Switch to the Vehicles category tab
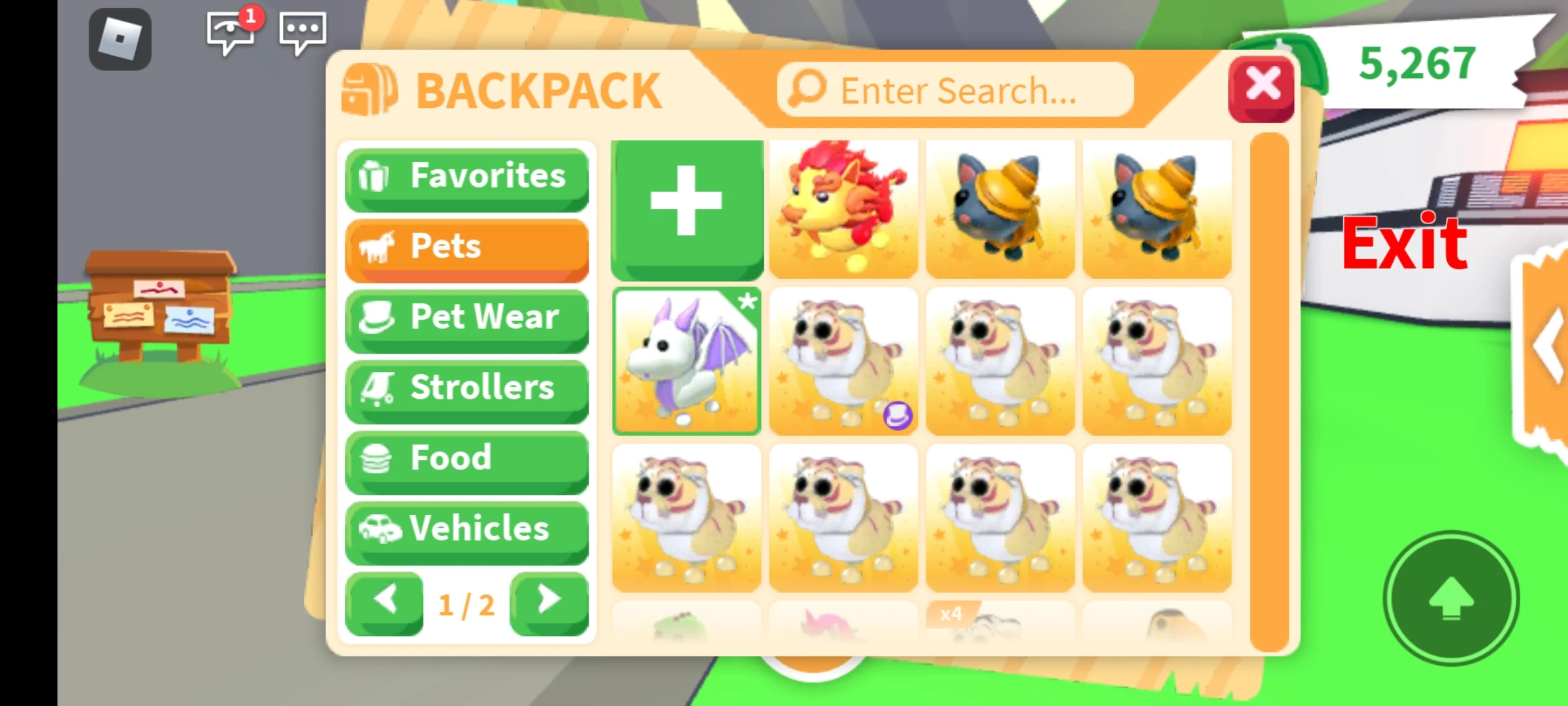 tap(466, 529)
